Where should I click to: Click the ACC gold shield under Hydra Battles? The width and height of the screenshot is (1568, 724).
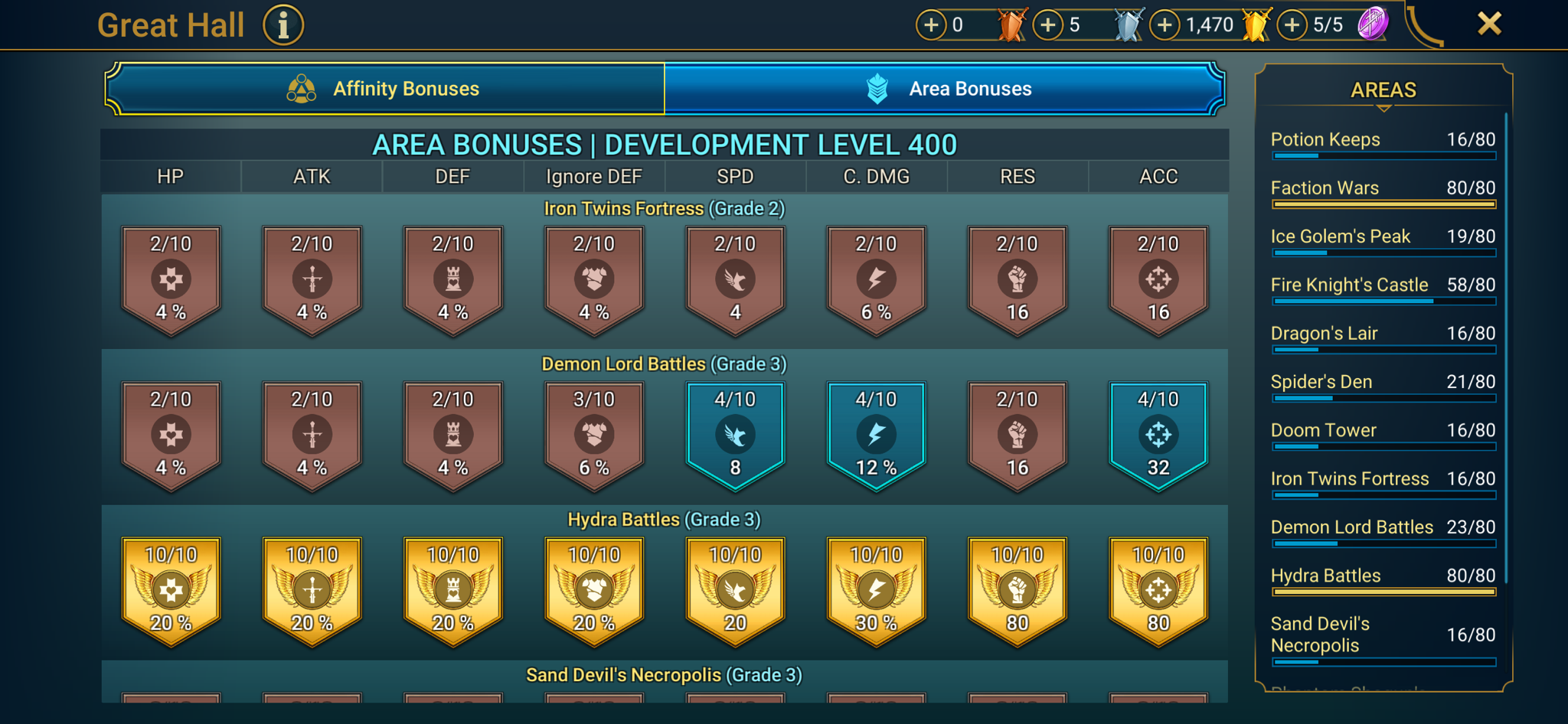click(1158, 591)
